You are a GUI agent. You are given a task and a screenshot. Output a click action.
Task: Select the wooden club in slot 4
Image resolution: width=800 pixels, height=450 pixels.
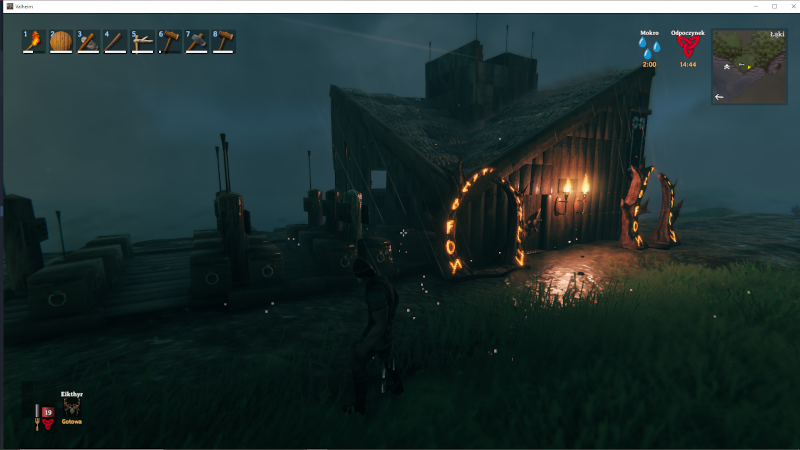click(115, 41)
